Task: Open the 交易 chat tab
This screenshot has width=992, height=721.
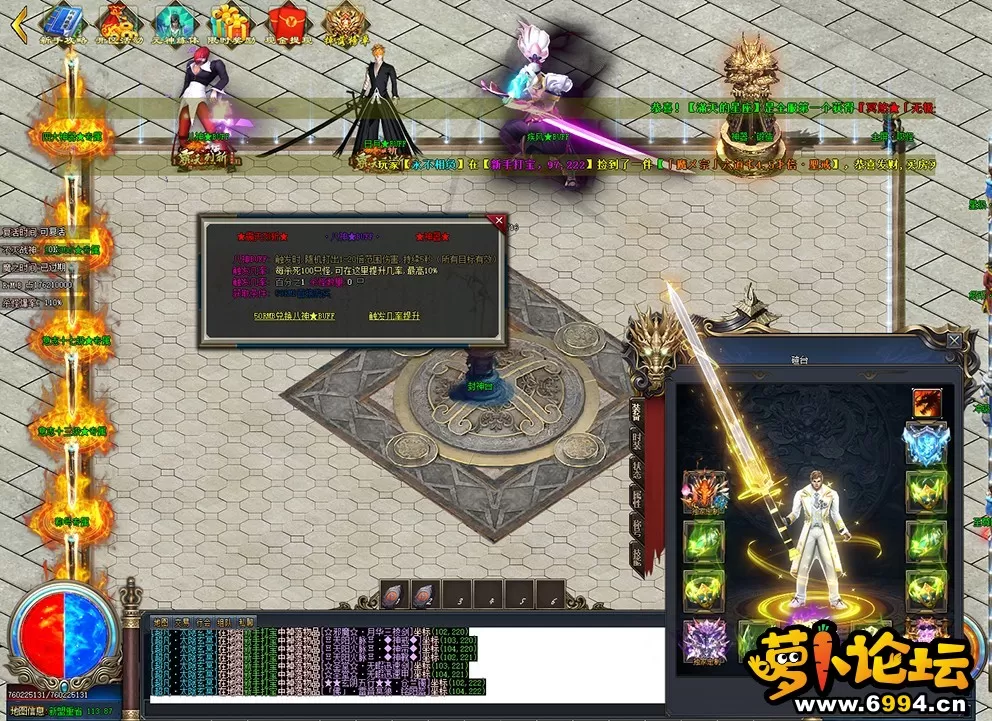Action: (x=182, y=621)
